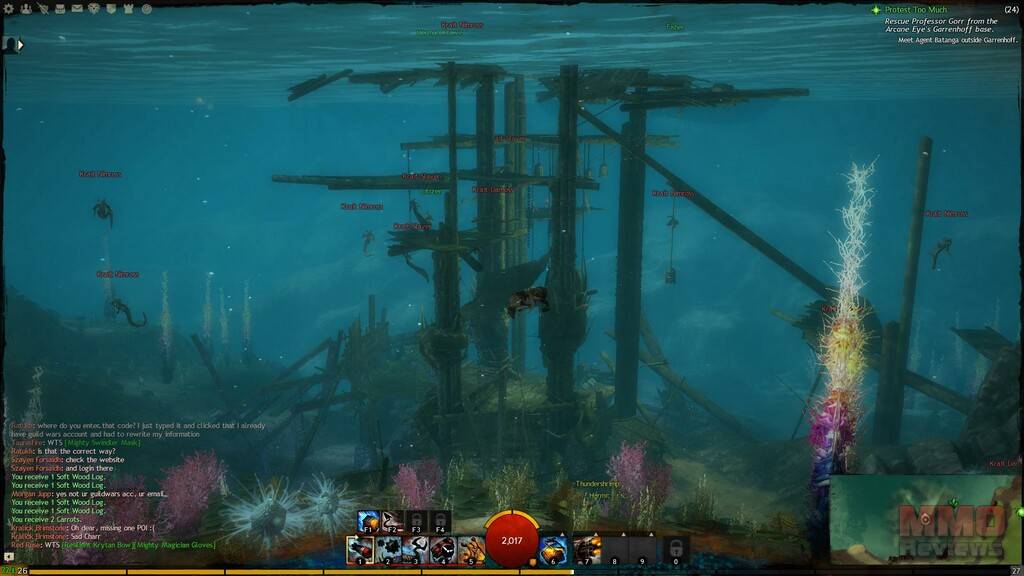Activate the F1 toolbelt skill
This screenshot has height=576, width=1024.
(x=367, y=521)
